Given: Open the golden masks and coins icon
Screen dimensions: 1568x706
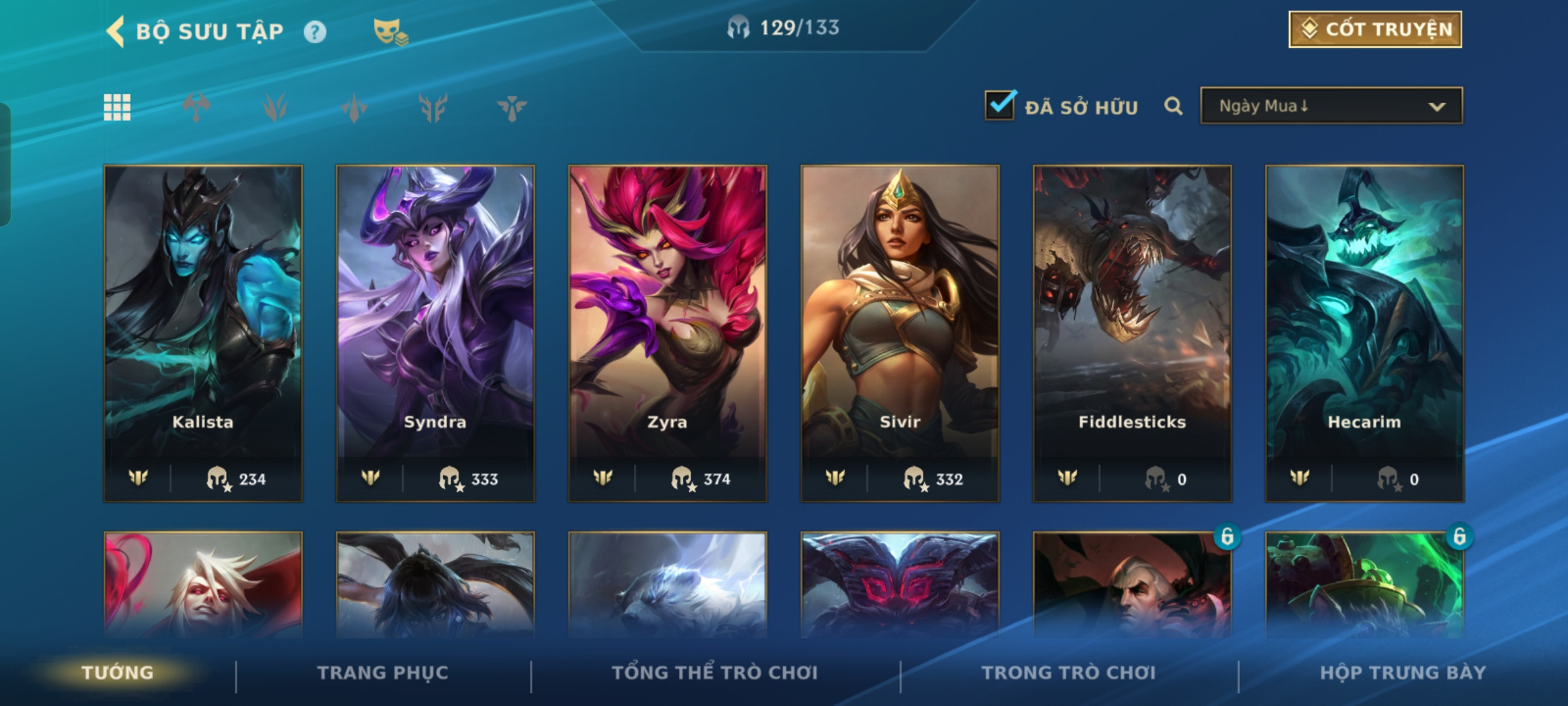Looking at the screenshot, I should (x=390, y=32).
